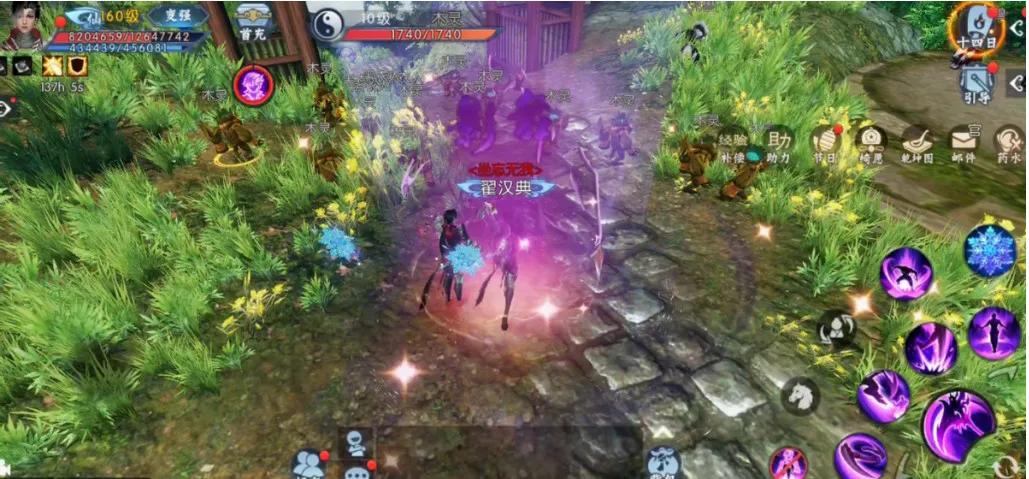1029x479 pixels.
Task: Open the player character portrait
Action: click(x=24, y=25)
